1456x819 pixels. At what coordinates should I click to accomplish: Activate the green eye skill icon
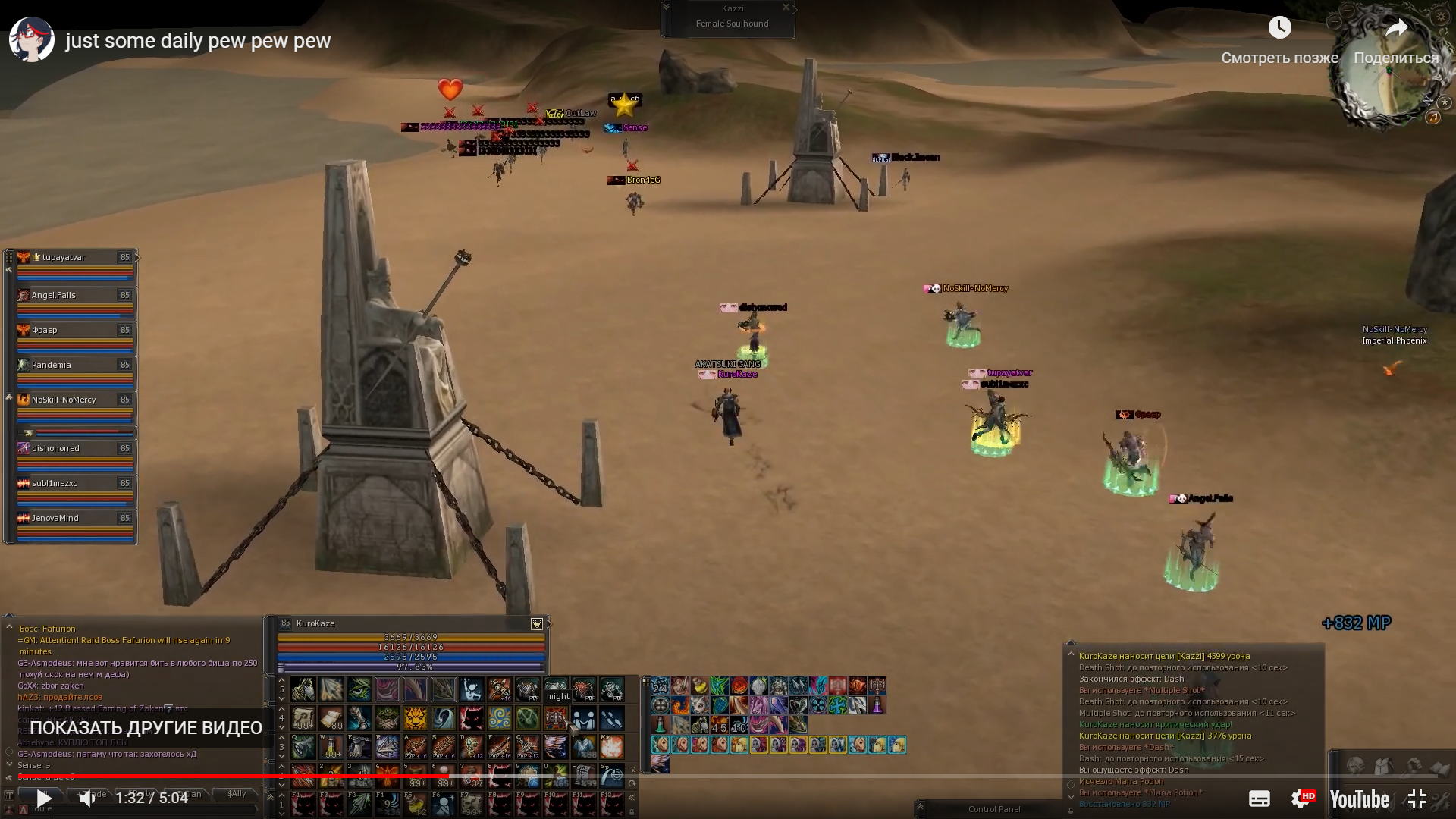[x=359, y=689]
